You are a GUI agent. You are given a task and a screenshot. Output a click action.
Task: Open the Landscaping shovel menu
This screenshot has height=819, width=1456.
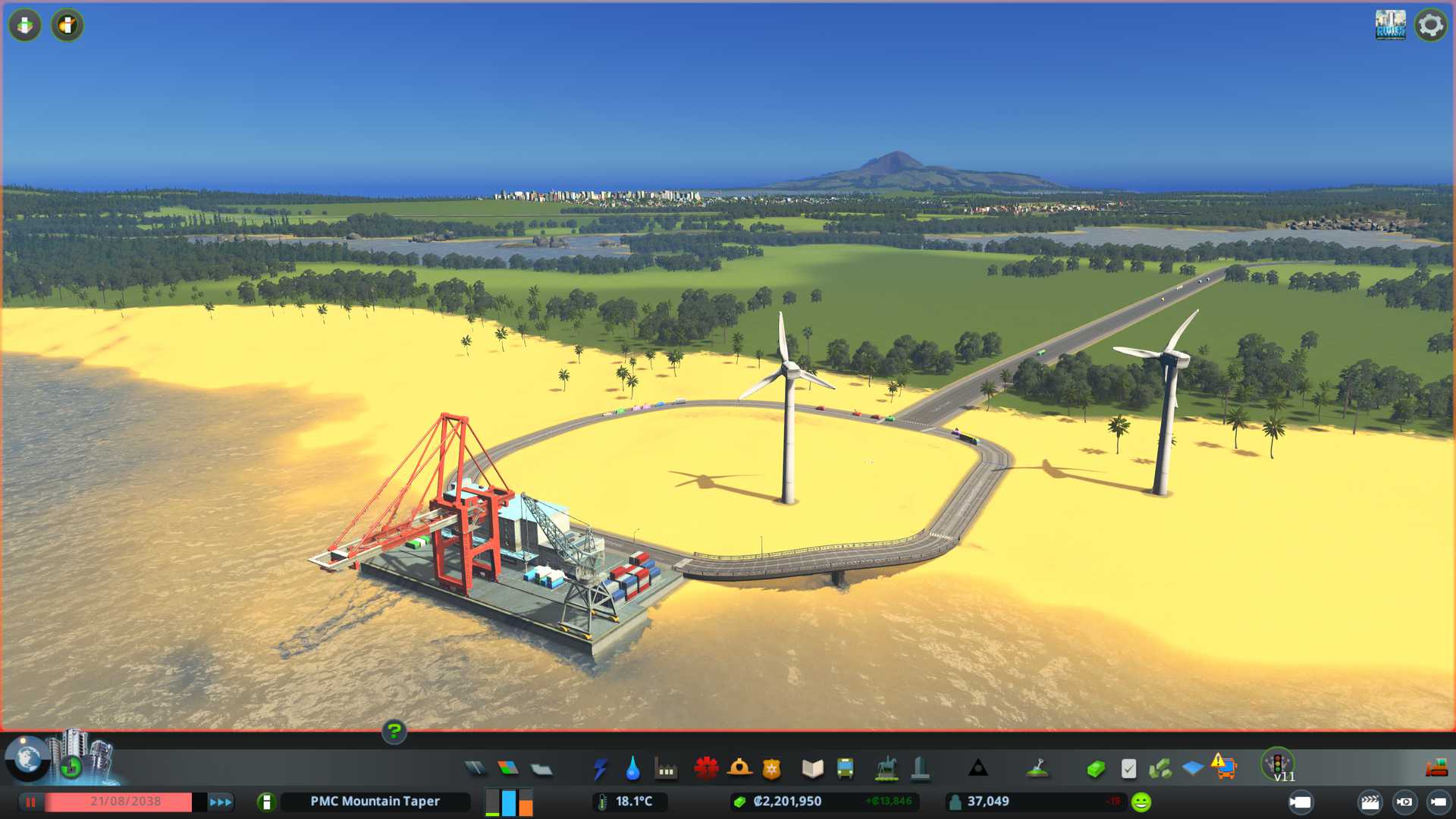click(1037, 769)
